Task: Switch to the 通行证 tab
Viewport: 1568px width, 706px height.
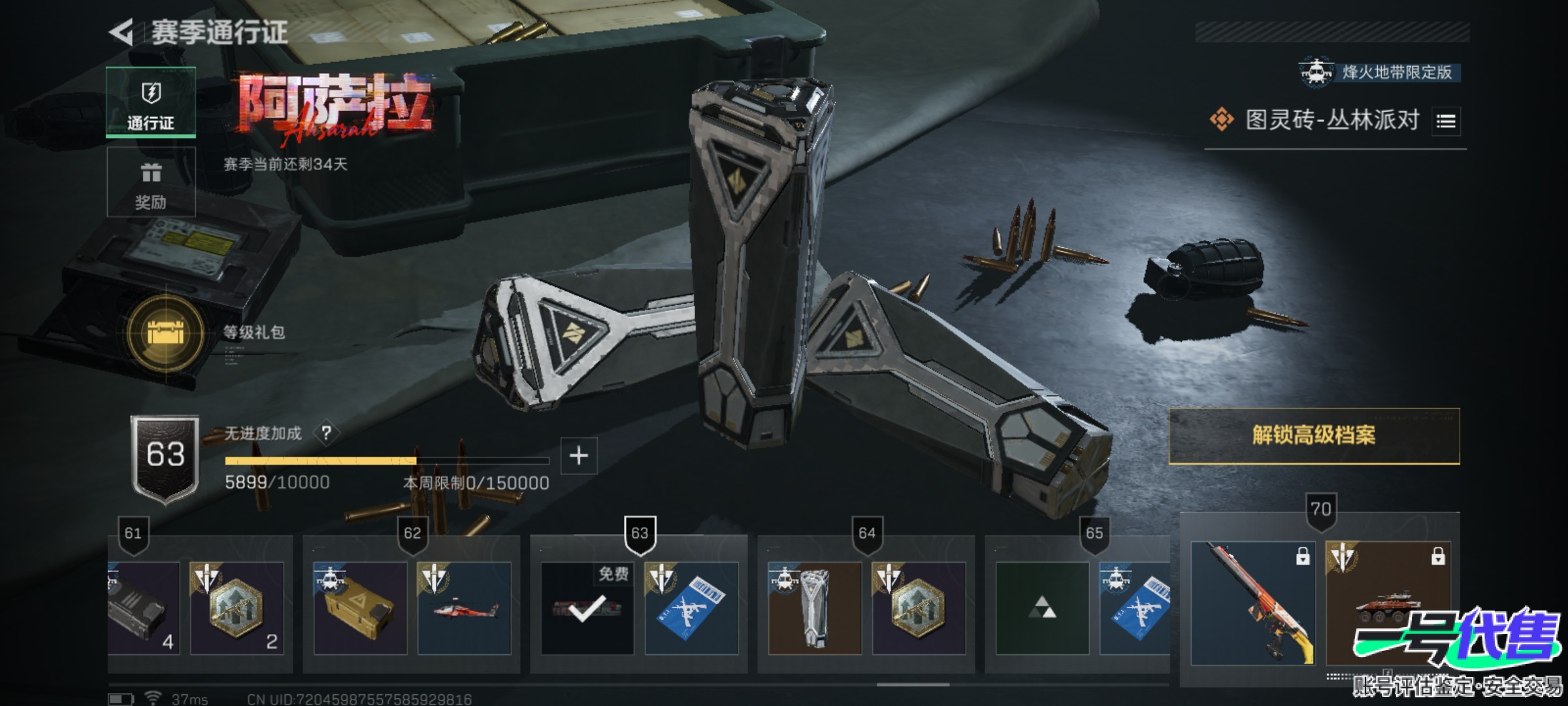Action: pyautogui.click(x=151, y=103)
